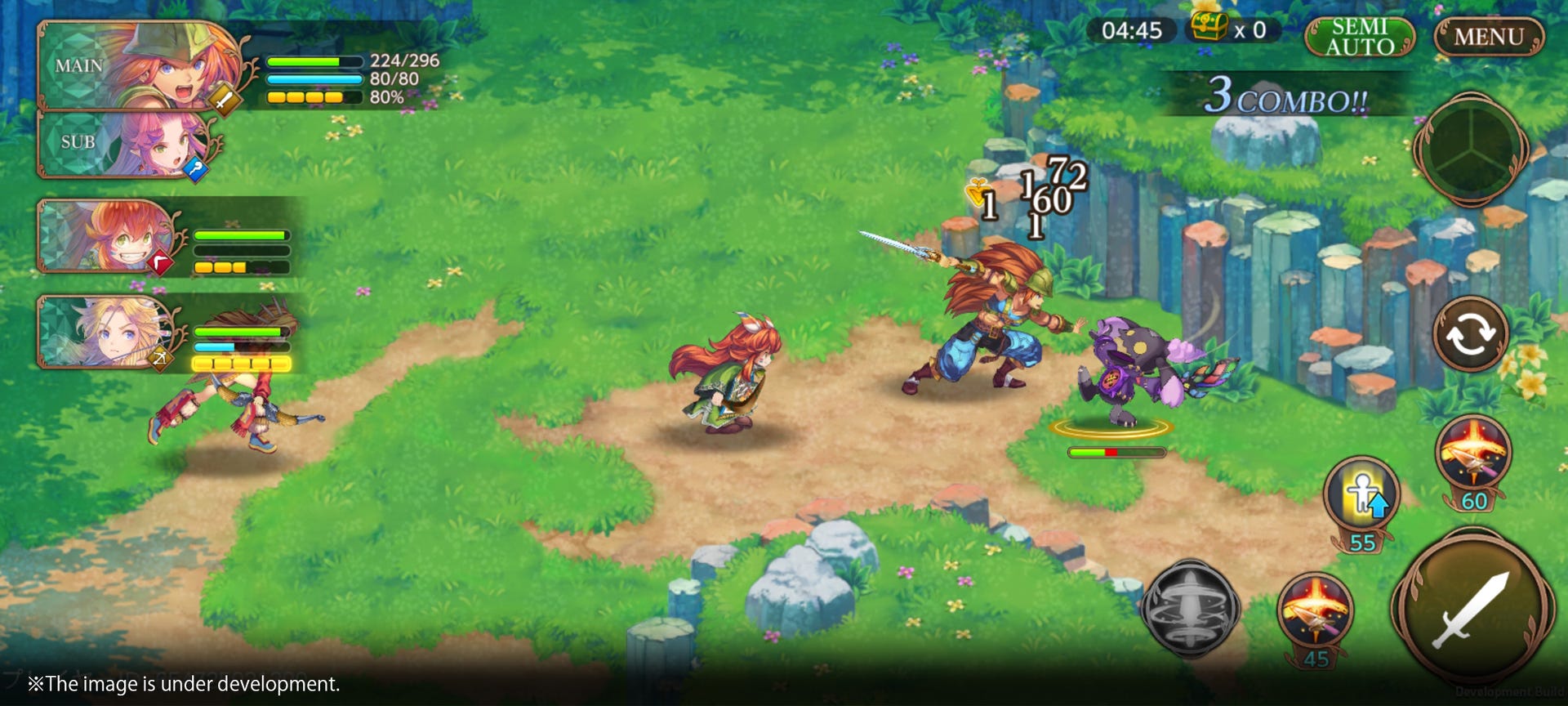Tap the yellow special gauge at 80%
This screenshot has height=706, width=1568.
point(314,98)
